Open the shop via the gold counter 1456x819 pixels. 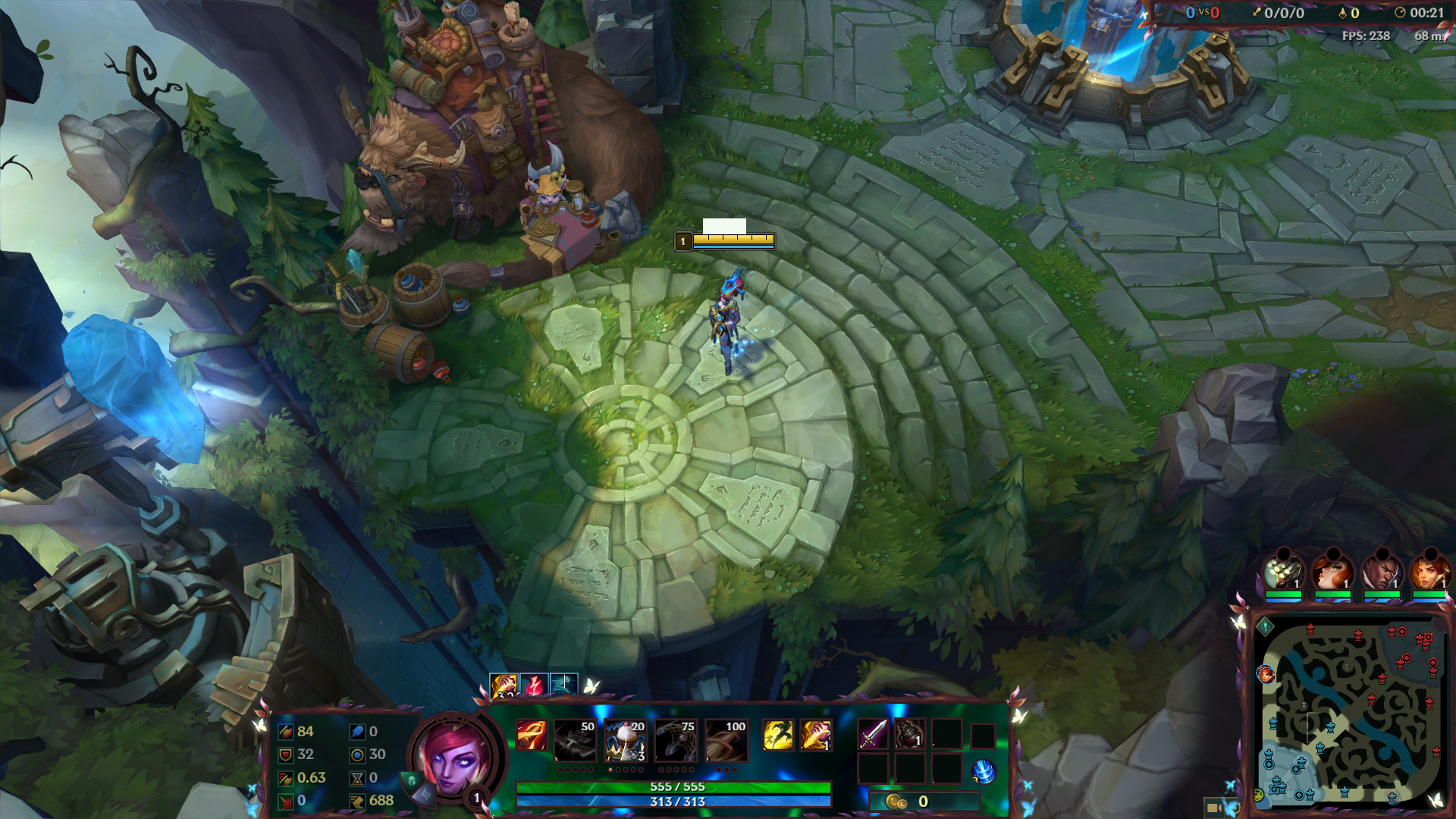[x=921, y=801]
